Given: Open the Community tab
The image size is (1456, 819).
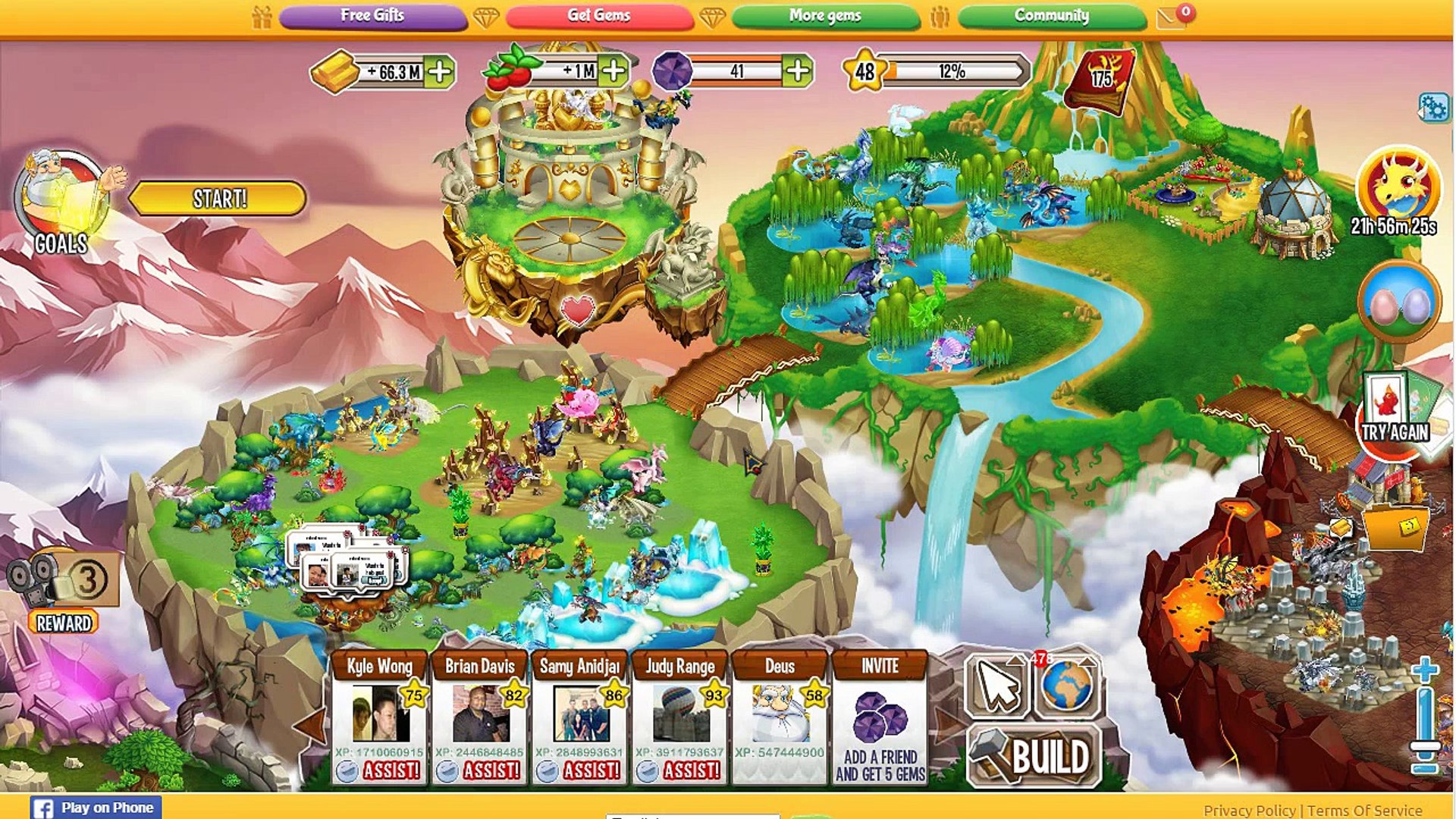Looking at the screenshot, I should click(1051, 16).
